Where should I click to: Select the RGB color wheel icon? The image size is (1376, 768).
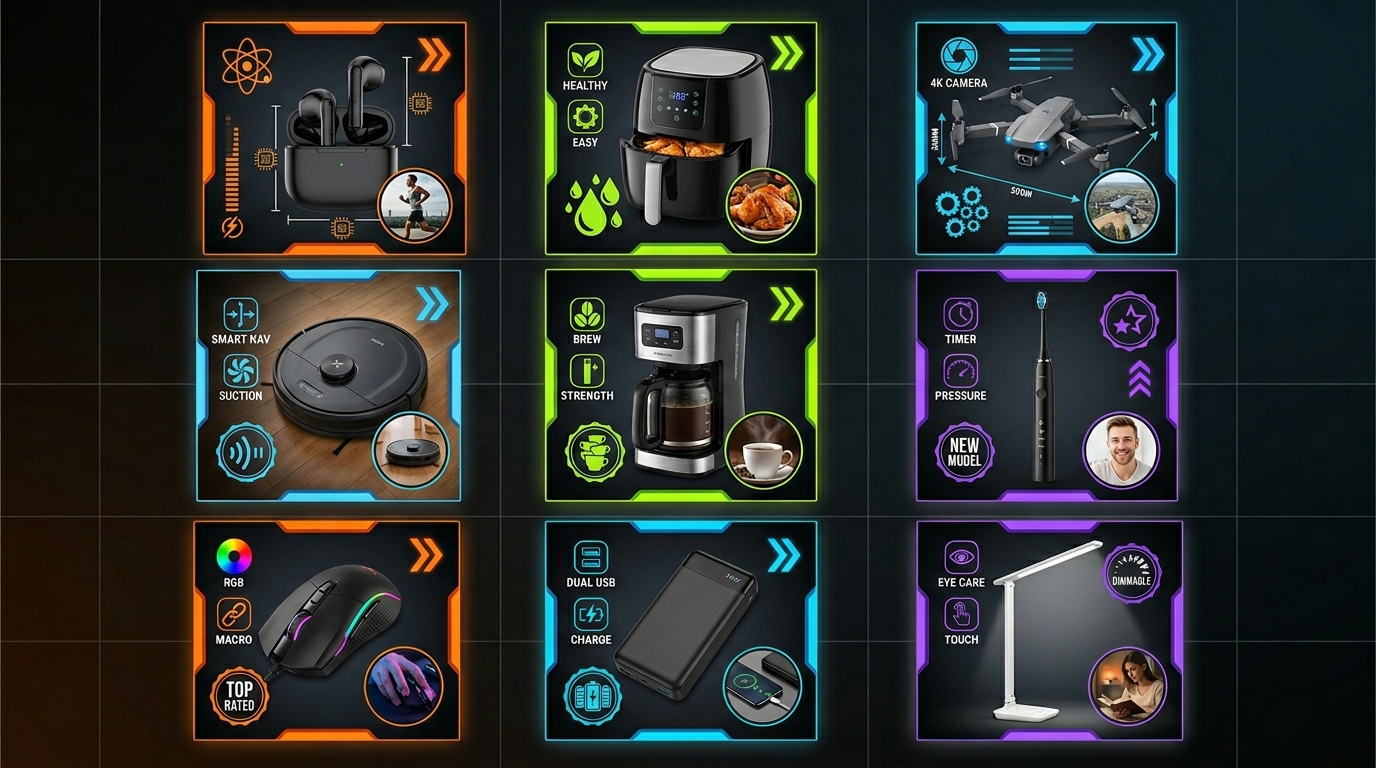234,556
